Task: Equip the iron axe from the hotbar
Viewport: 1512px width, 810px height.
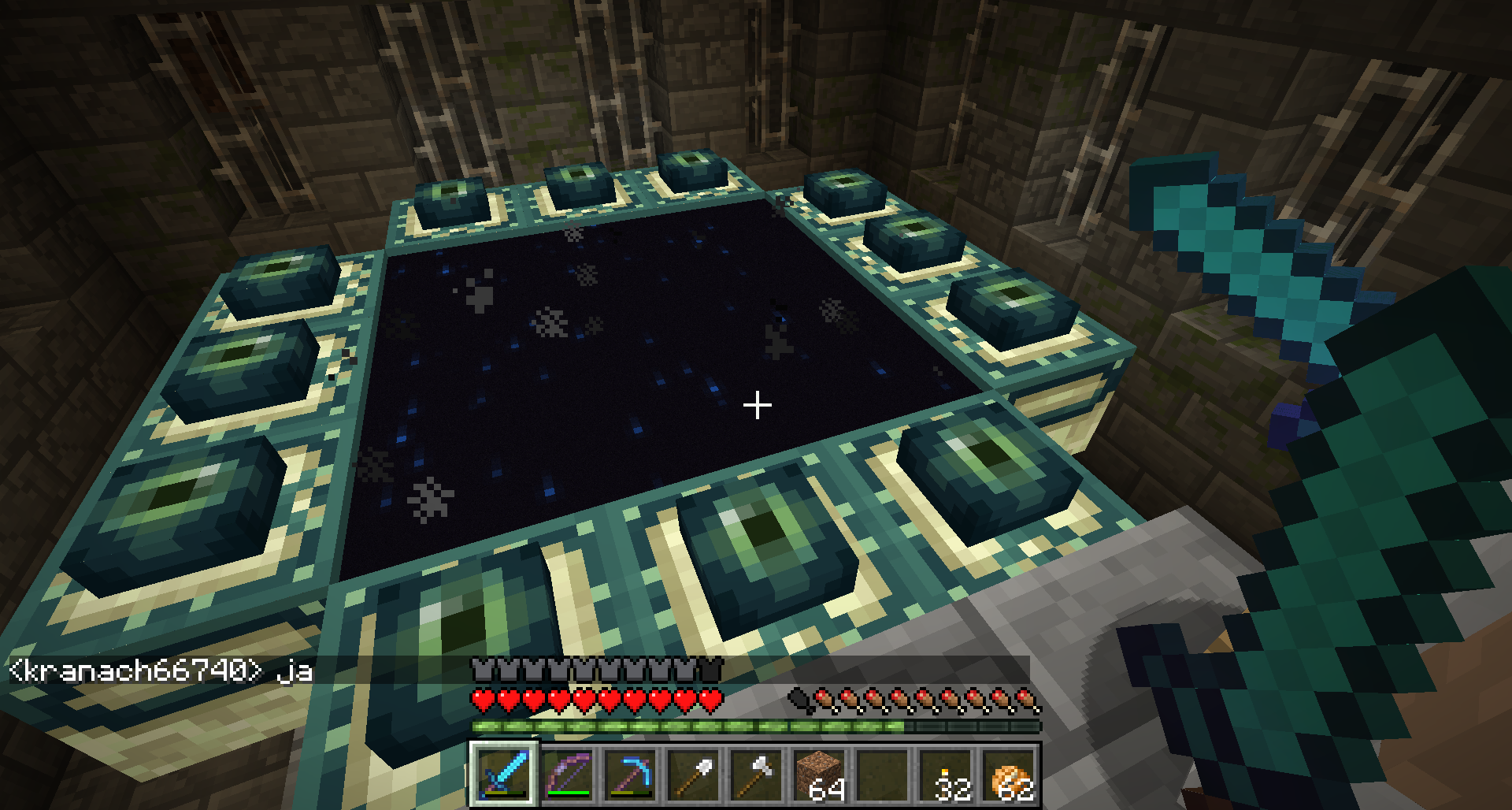Action: 756,774
